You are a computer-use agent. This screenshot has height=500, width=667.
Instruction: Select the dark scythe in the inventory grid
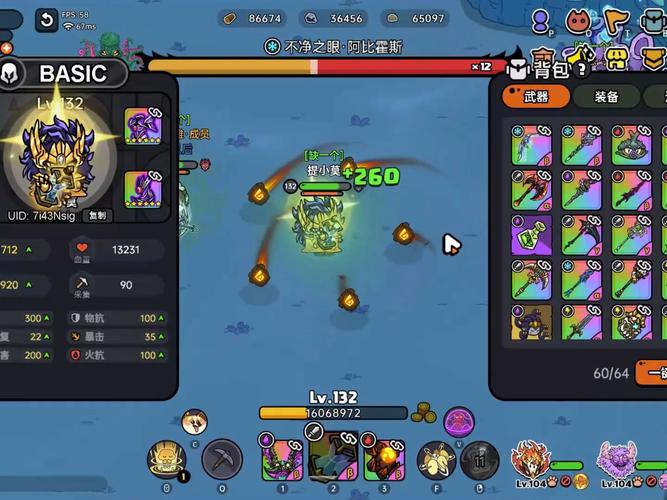pyautogui.click(x=581, y=234)
